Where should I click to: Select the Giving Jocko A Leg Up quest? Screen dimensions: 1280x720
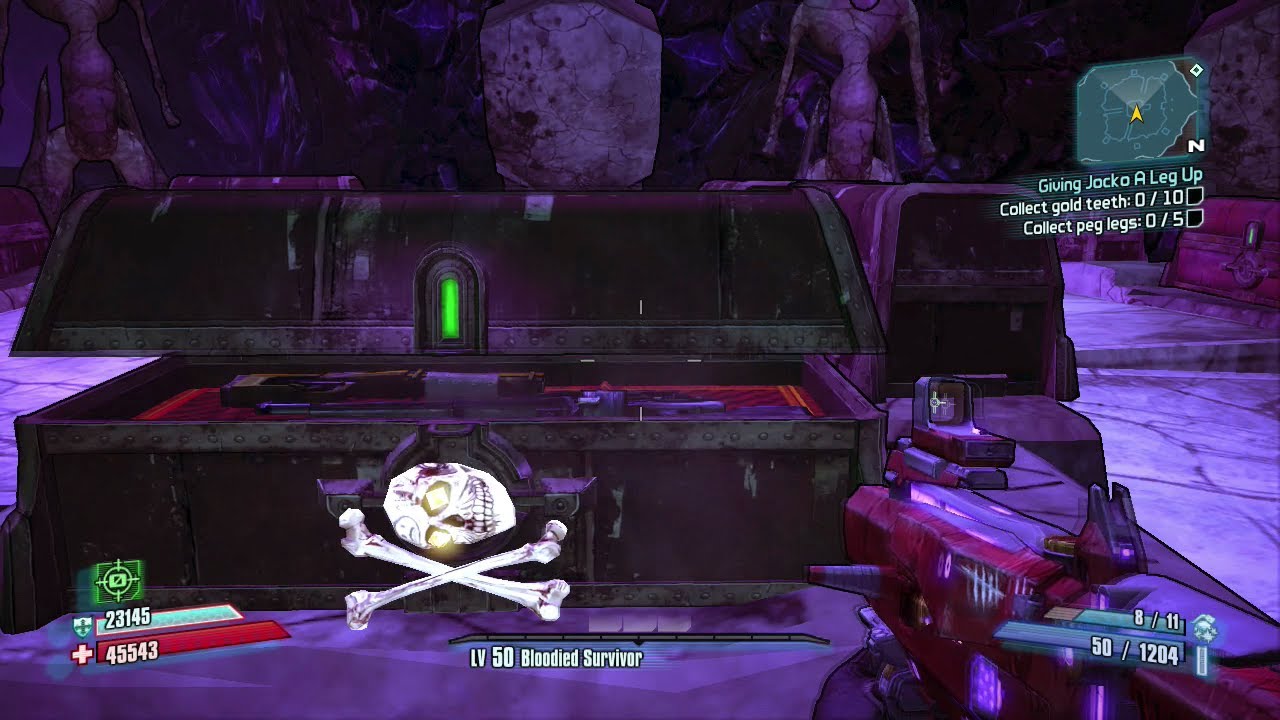[1119, 182]
